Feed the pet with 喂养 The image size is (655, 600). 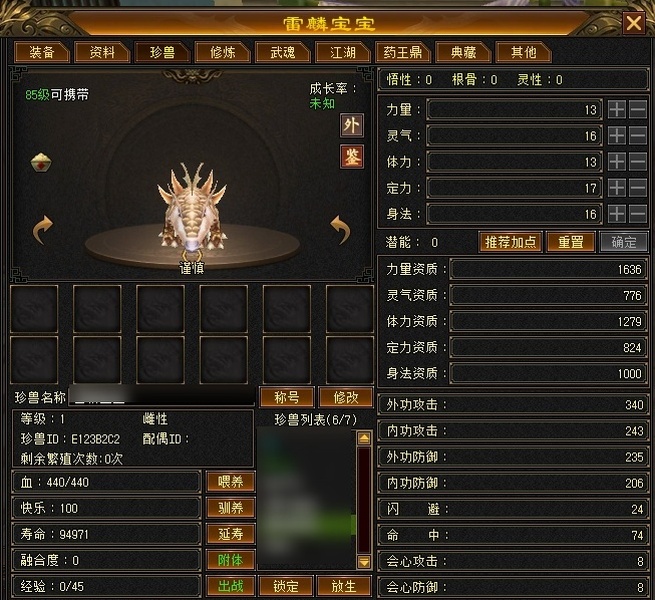point(230,482)
